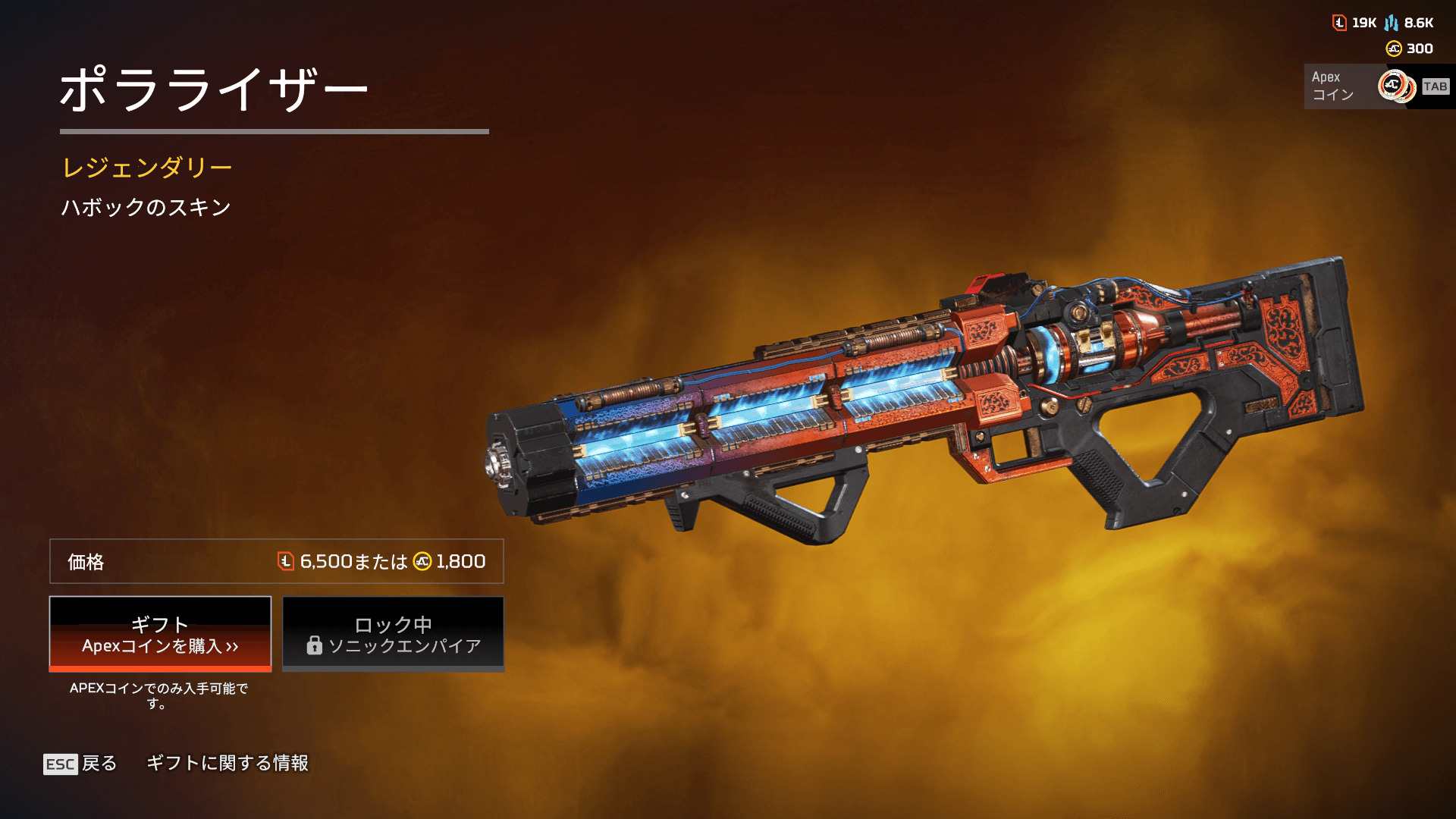This screenshot has height=819, width=1456.
Task: Select the locked Sonic Empire button
Action: (x=393, y=634)
